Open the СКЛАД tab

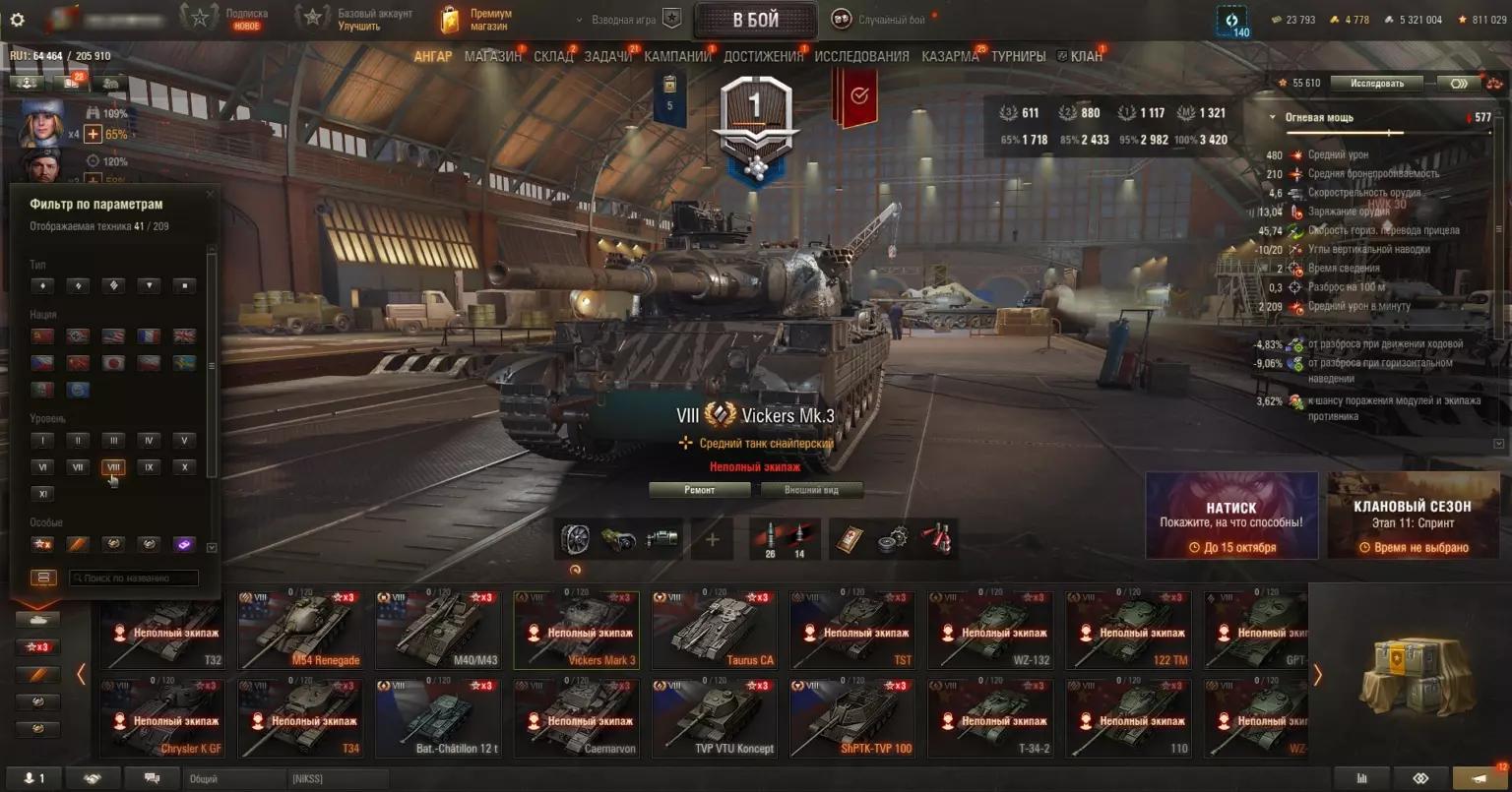point(553,56)
